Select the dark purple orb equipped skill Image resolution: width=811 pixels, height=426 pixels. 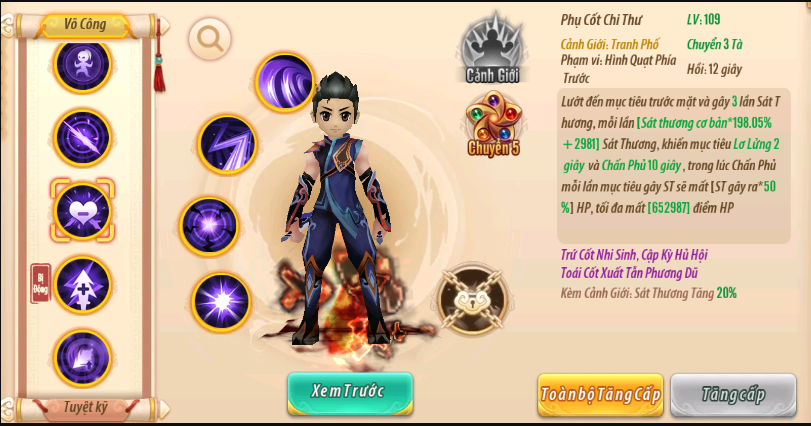click(x=209, y=224)
